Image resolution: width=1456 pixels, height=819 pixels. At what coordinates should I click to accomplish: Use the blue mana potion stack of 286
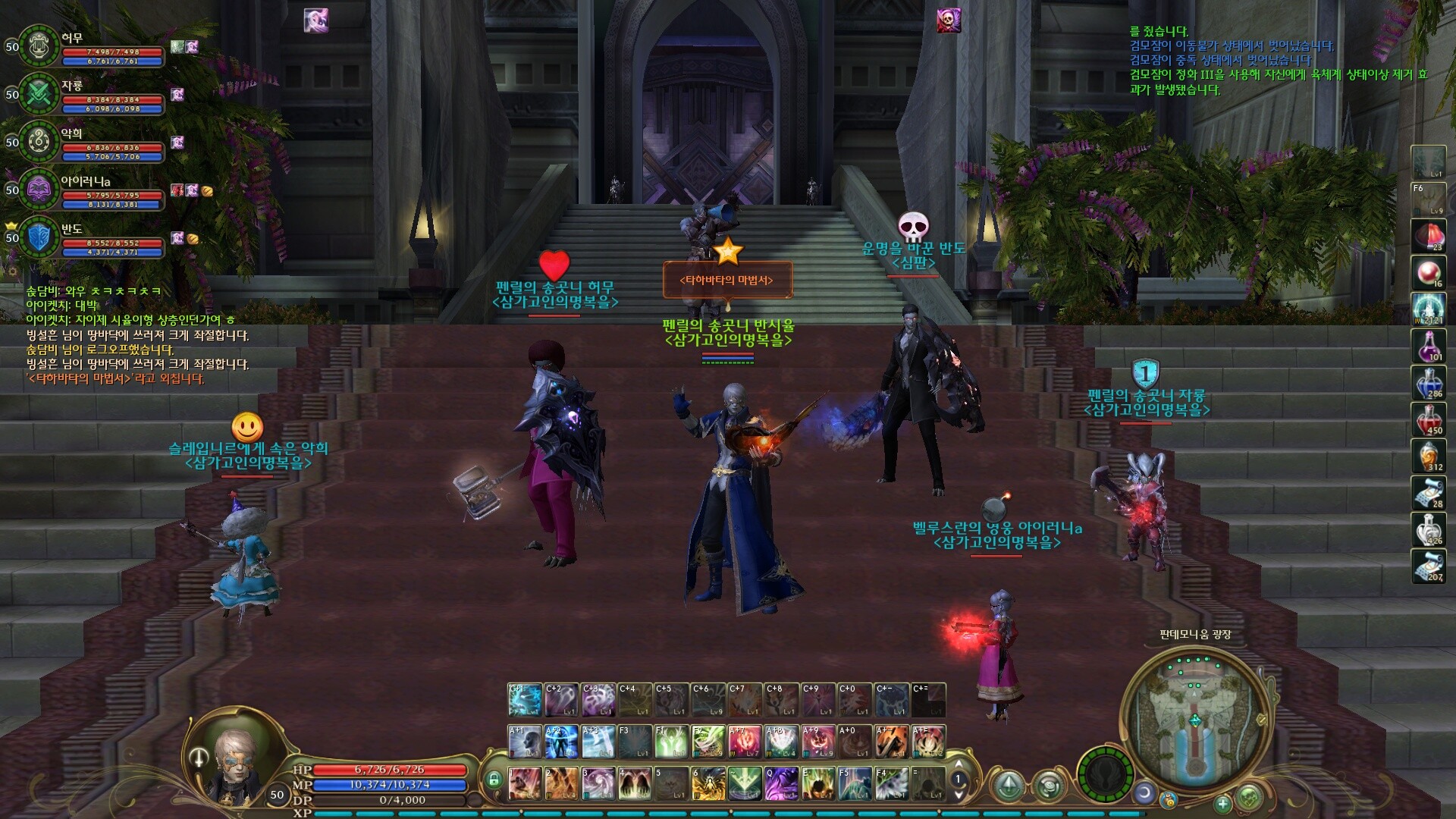click(1428, 382)
